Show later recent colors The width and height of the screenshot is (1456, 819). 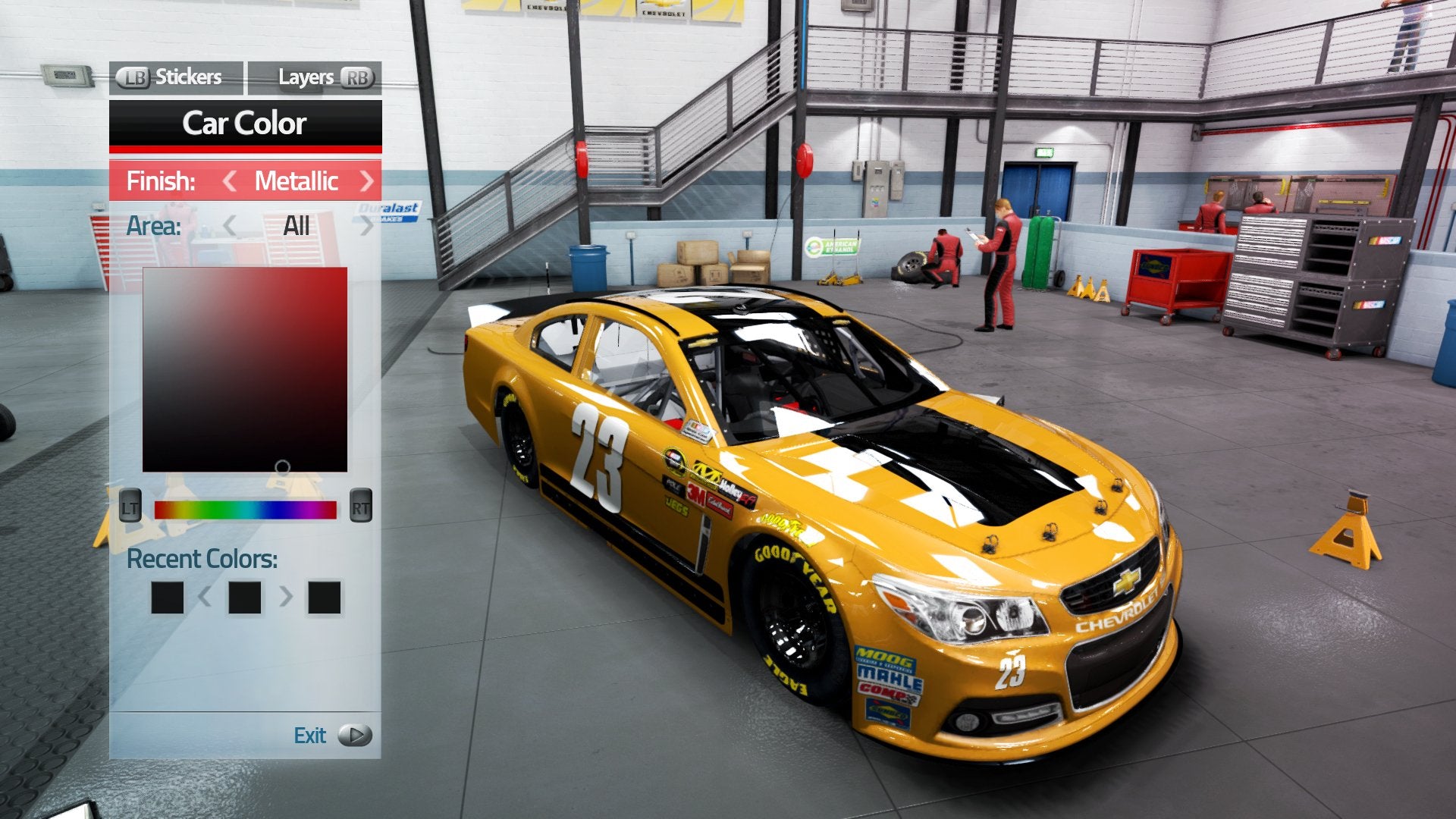(286, 597)
